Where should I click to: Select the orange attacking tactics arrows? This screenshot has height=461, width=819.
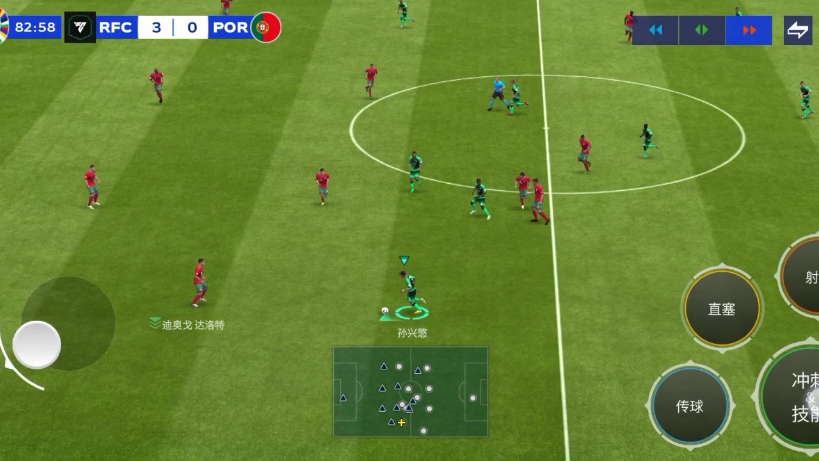748,30
